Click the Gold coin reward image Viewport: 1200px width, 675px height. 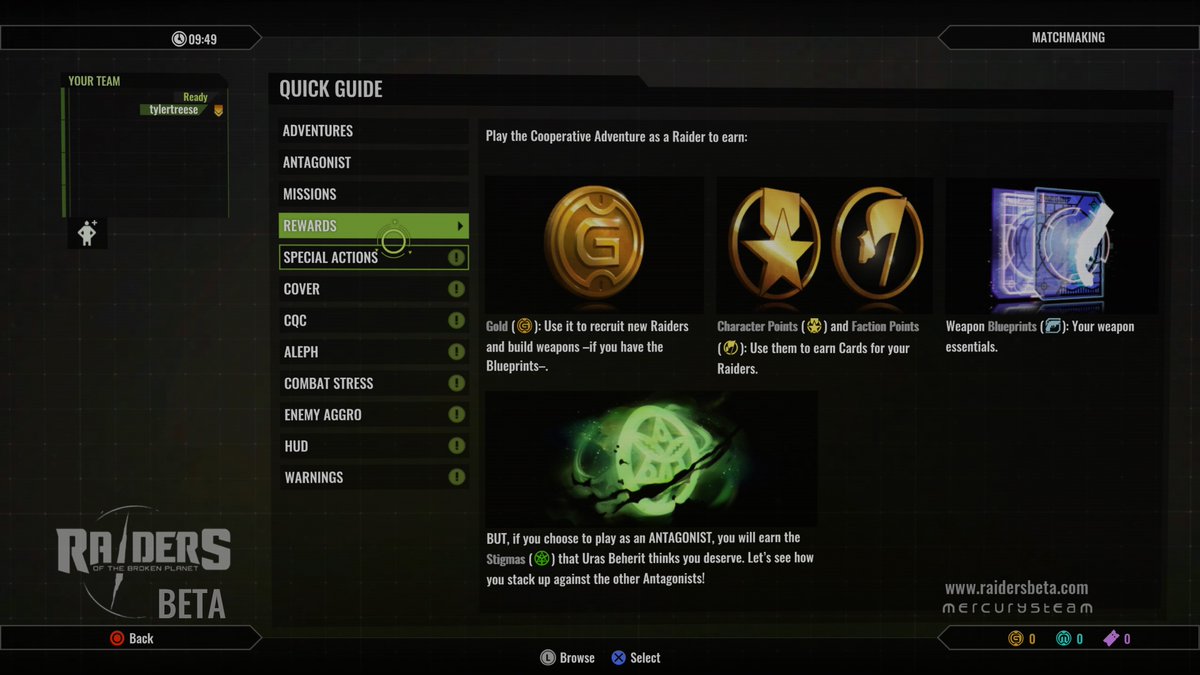(x=593, y=243)
